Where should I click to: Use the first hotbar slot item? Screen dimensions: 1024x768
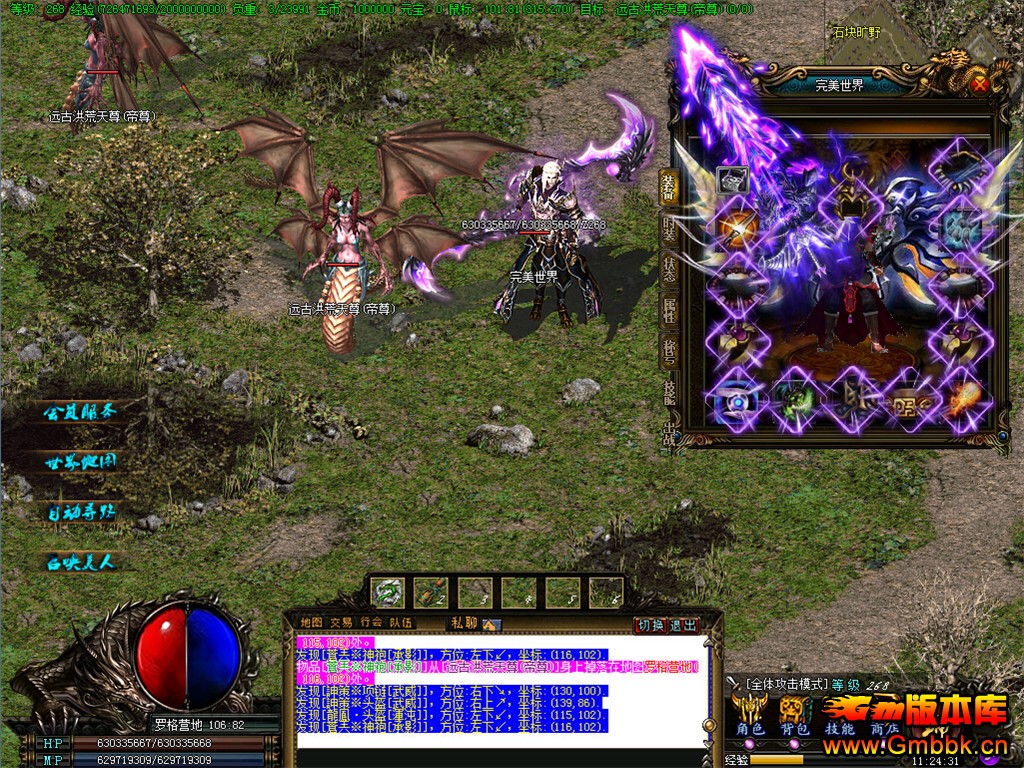click(x=388, y=592)
